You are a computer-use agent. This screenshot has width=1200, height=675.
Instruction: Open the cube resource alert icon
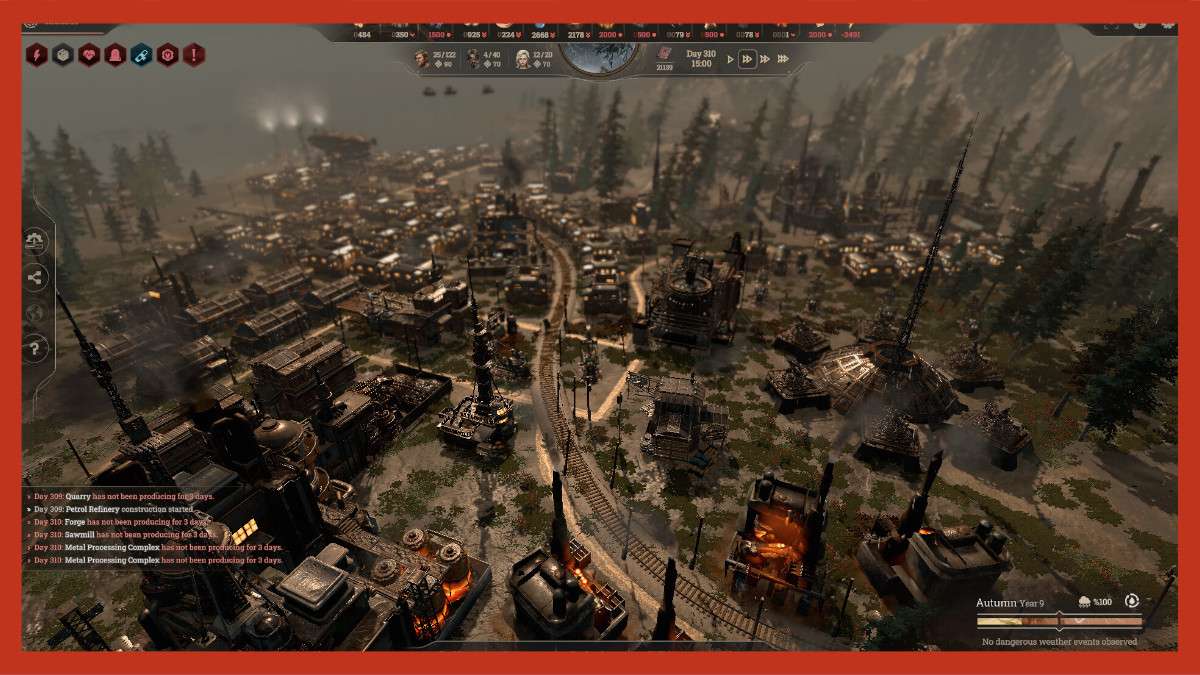(63, 55)
